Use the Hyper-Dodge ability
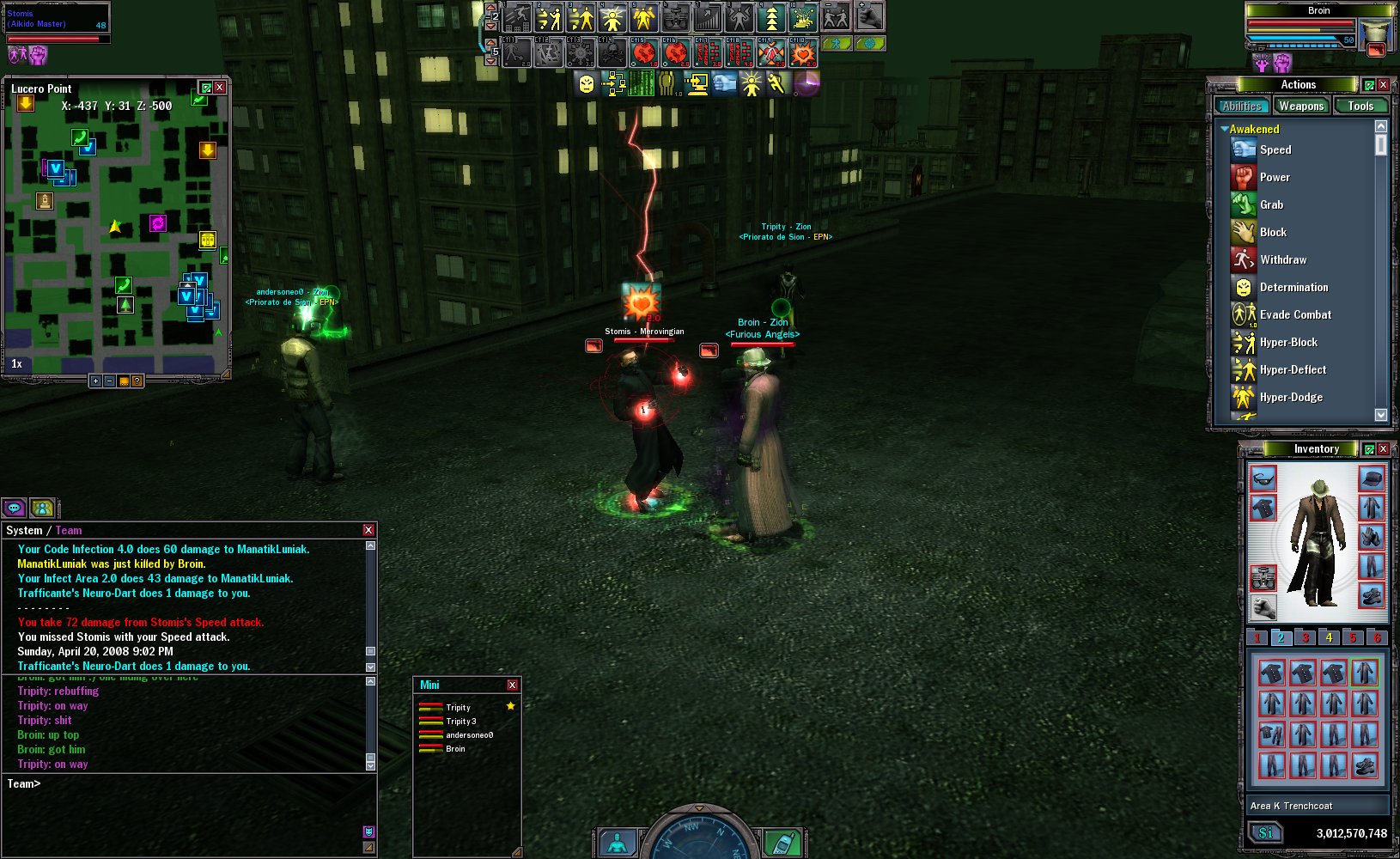This screenshot has width=1400, height=859. pyautogui.click(x=1290, y=397)
